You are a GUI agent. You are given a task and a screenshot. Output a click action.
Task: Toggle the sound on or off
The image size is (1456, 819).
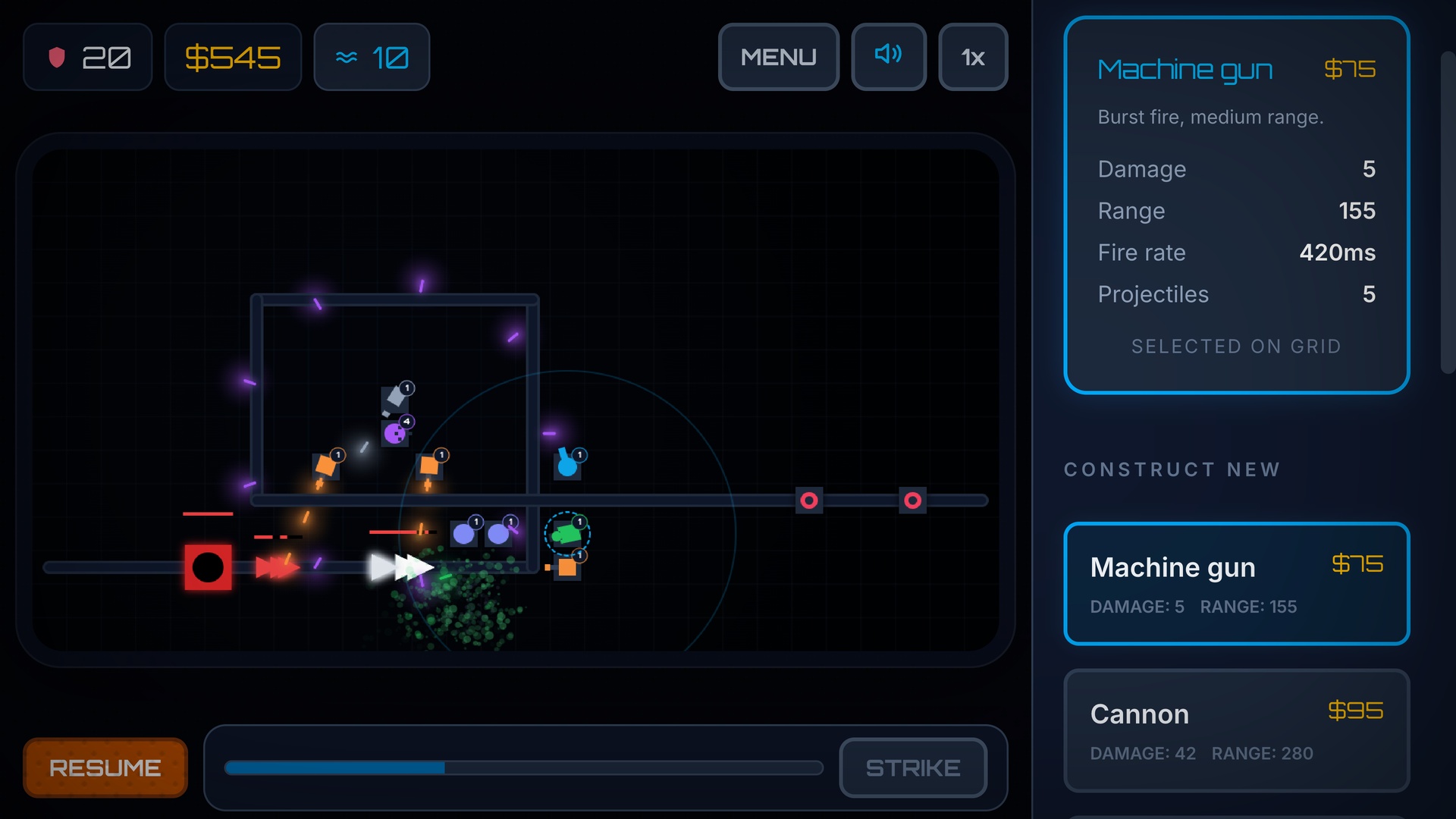tap(888, 56)
